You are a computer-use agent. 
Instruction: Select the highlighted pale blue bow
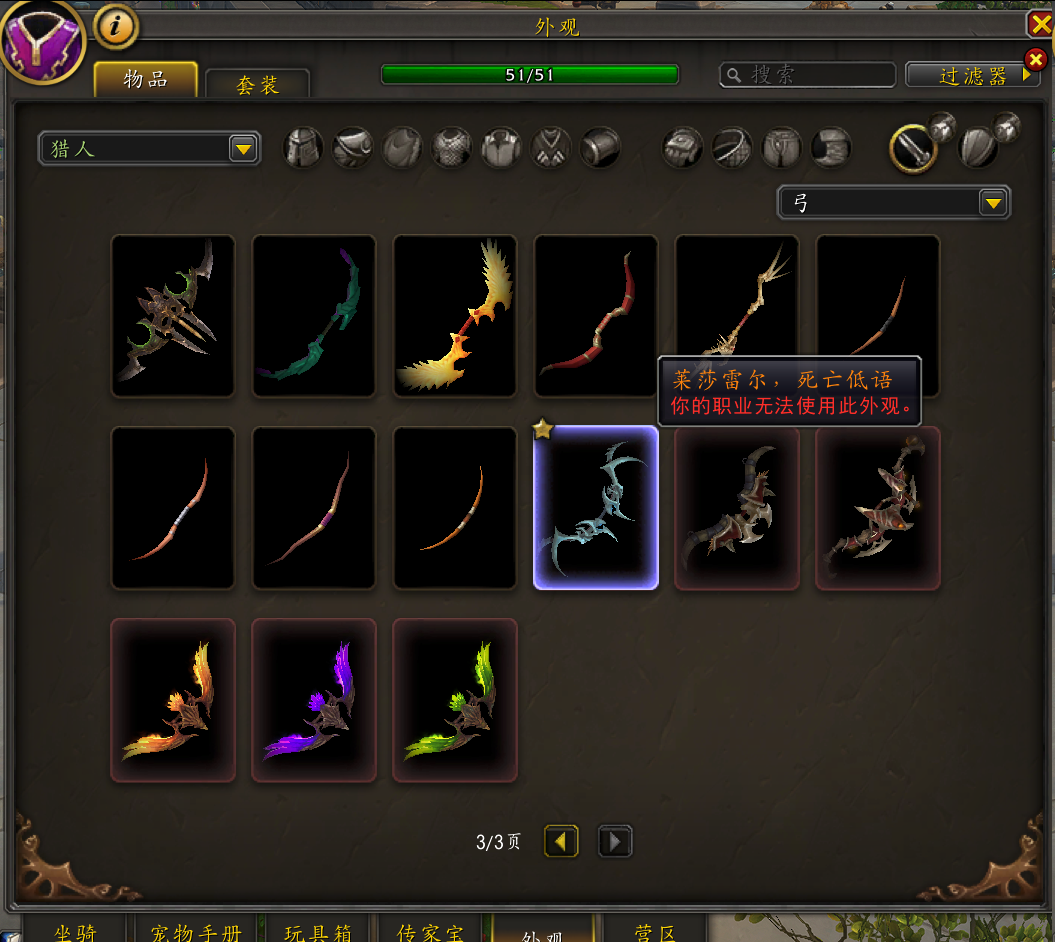[596, 508]
